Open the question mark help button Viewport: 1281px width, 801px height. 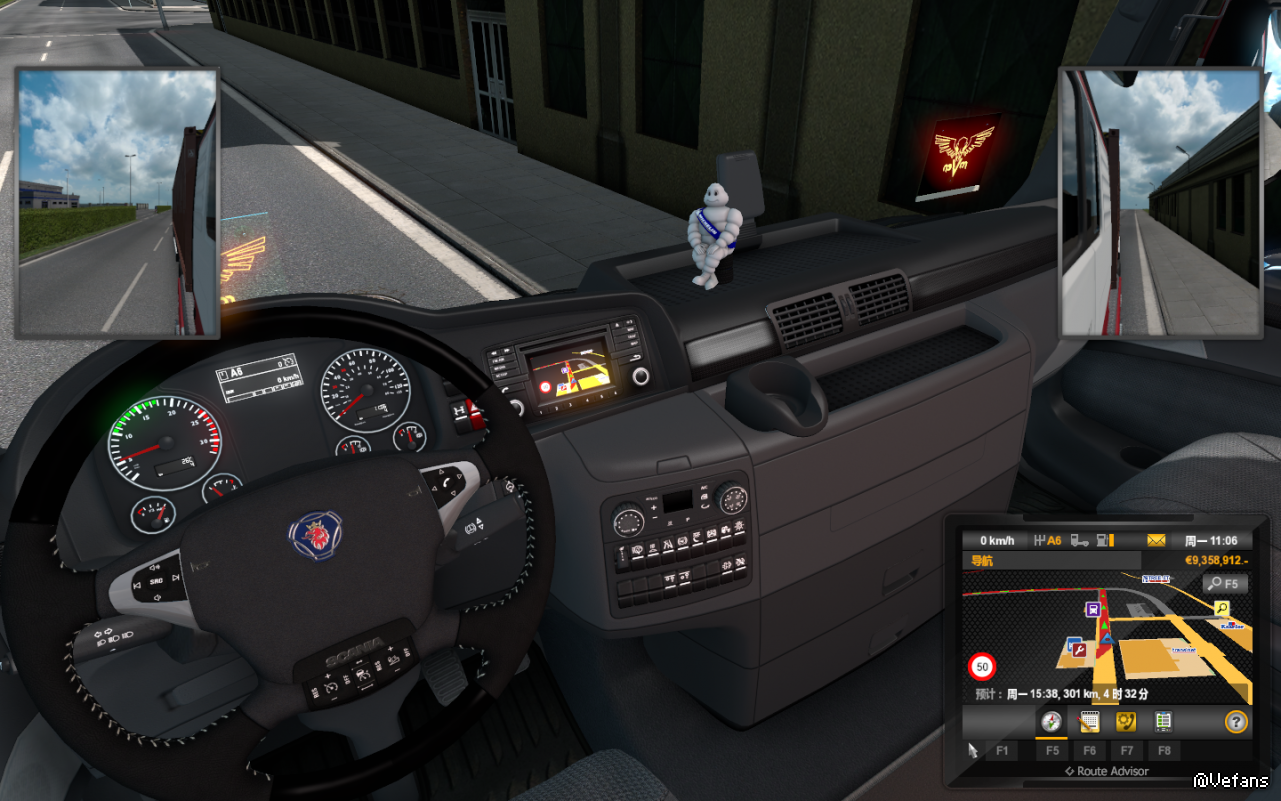1237,721
